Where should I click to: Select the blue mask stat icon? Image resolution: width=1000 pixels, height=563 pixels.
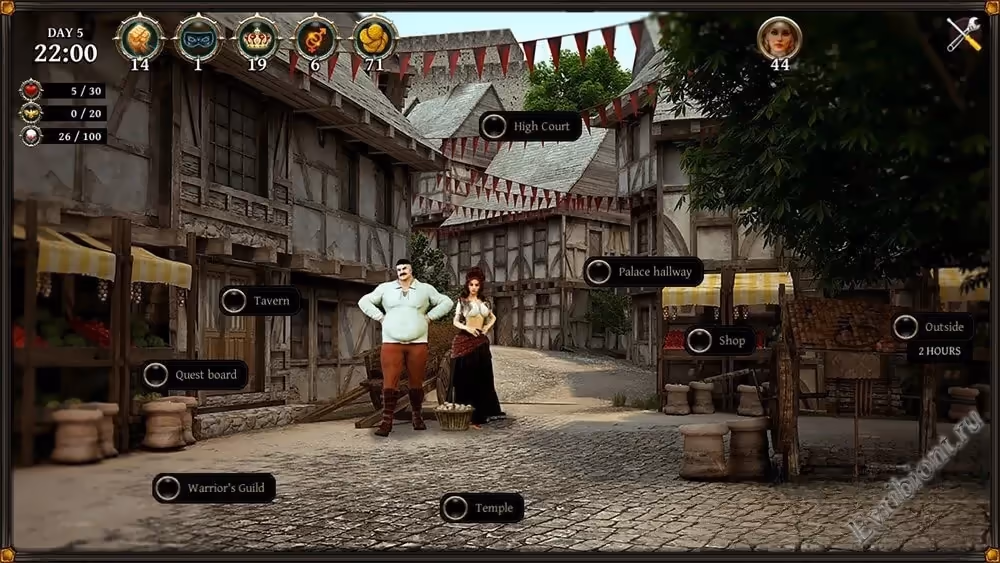[198, 38]
